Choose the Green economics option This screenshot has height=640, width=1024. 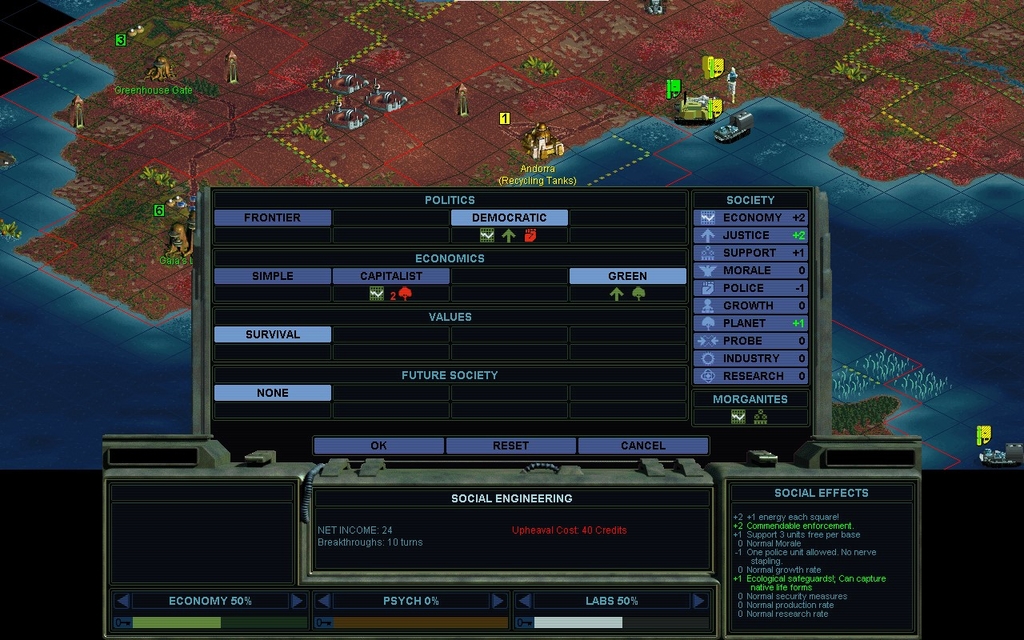click(x=627, y=276)
